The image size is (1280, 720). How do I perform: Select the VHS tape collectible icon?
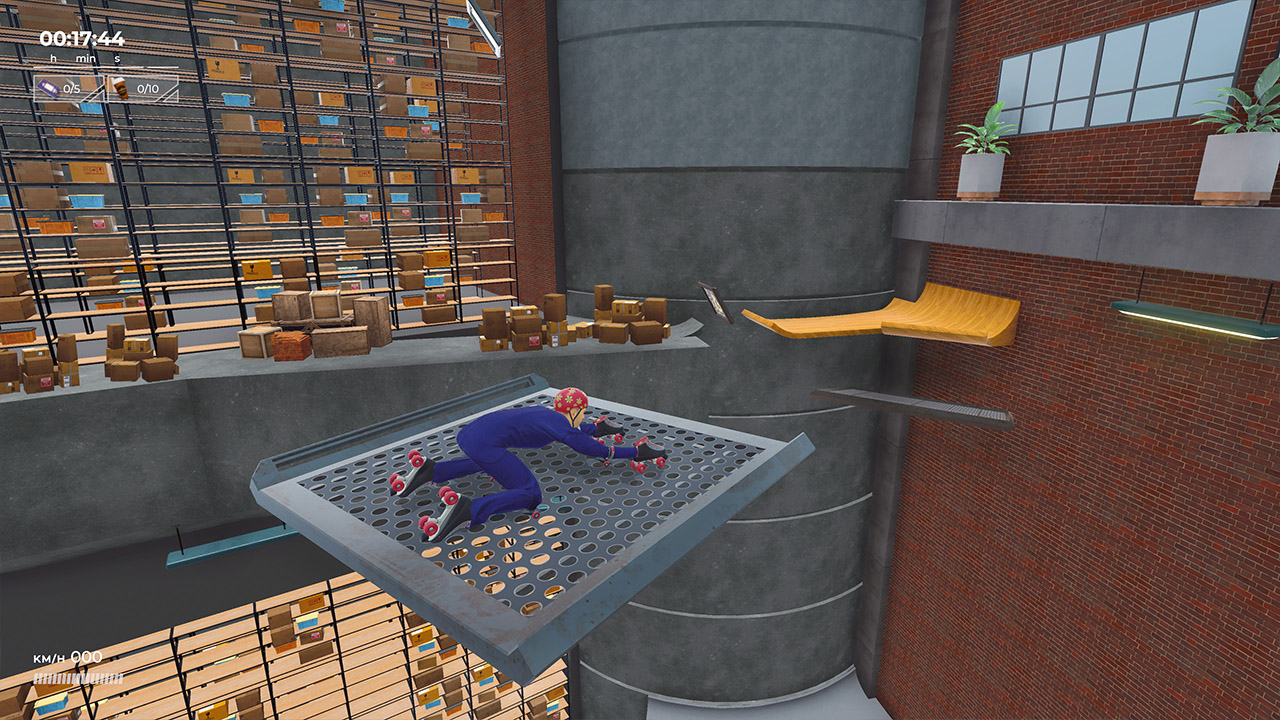(x=48, y=87)
